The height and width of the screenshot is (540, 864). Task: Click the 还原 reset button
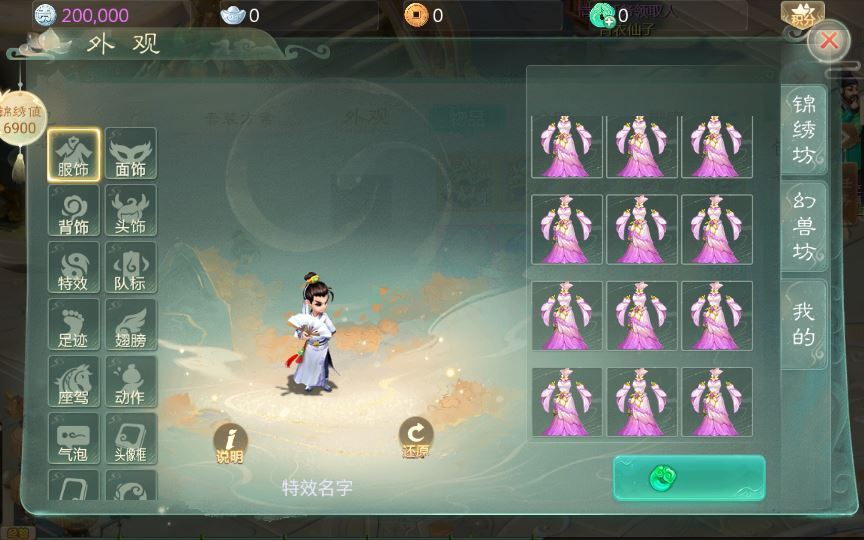pos(415,437)
